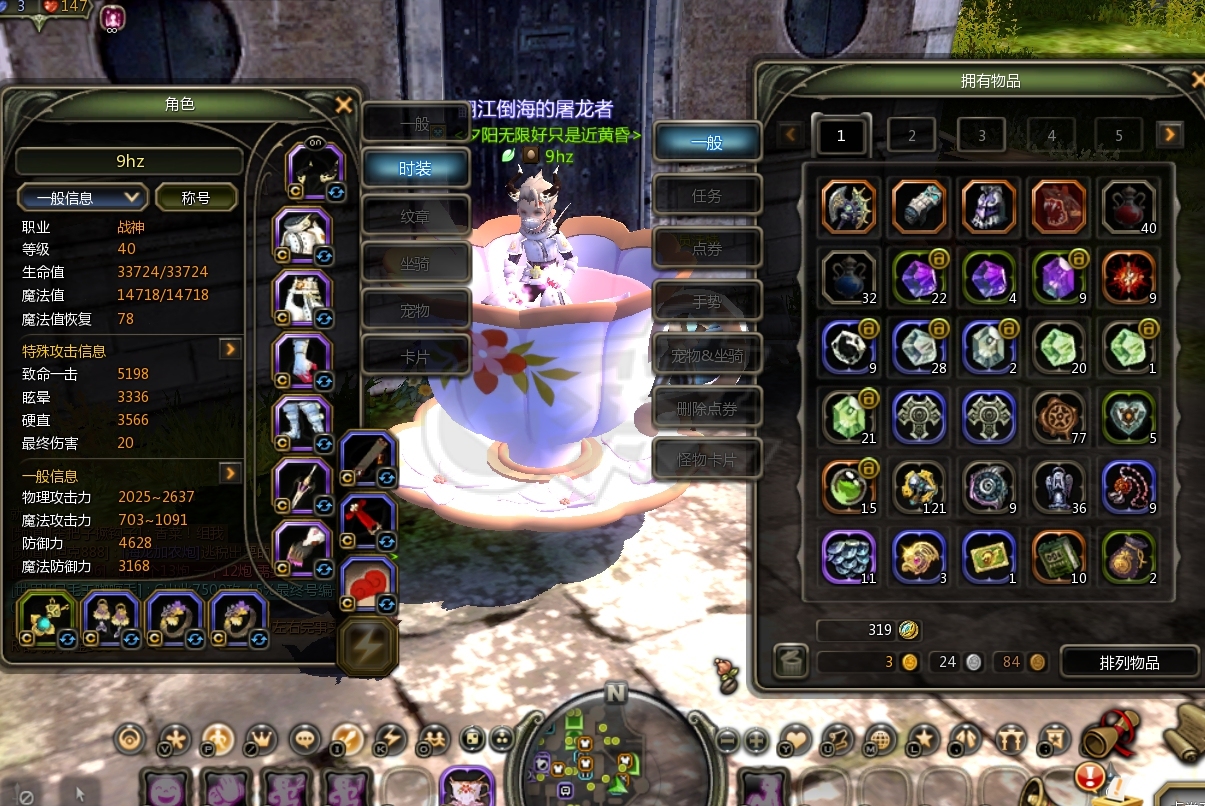
Task: Go to the next inventory page arrow
Action: [x=1170, y=134]
